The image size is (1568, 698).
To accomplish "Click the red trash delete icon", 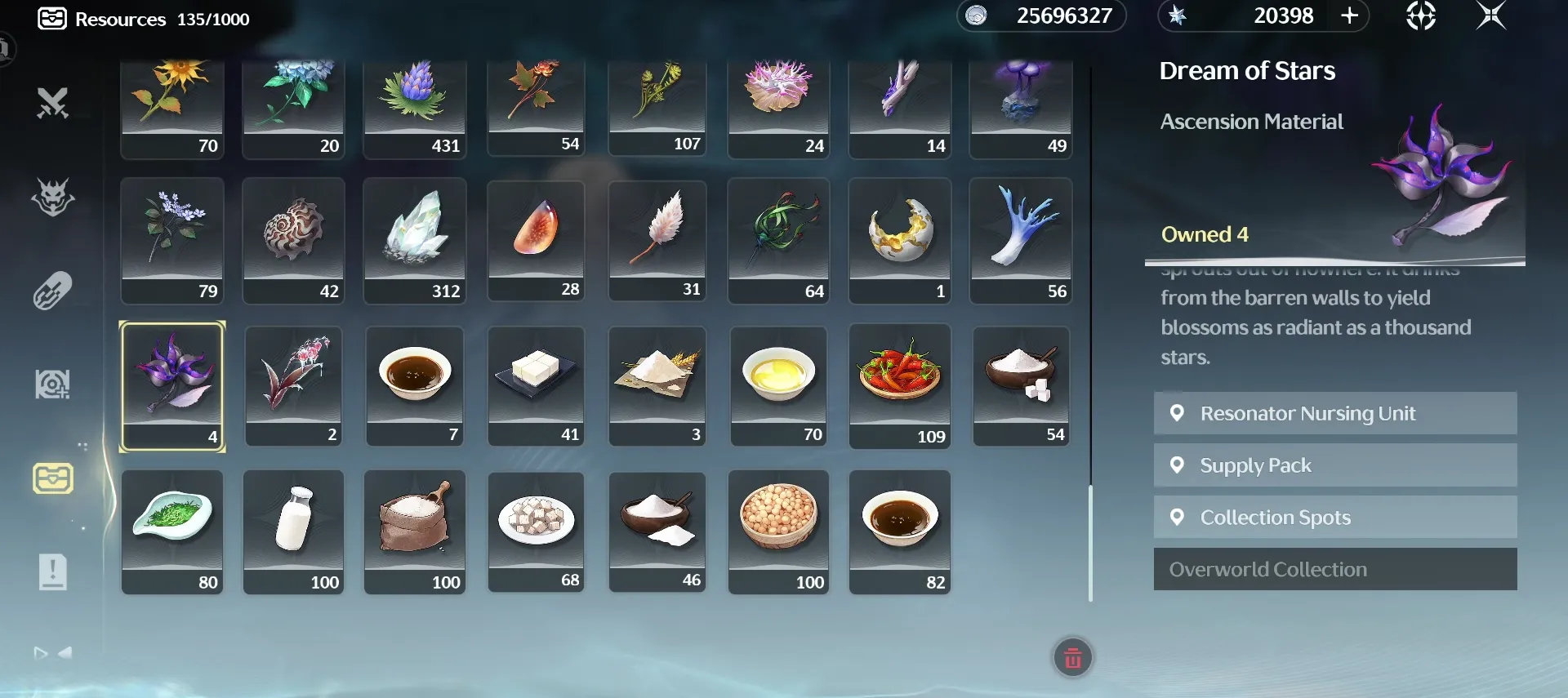I will pyautogui.click(x=1072, y=656).
